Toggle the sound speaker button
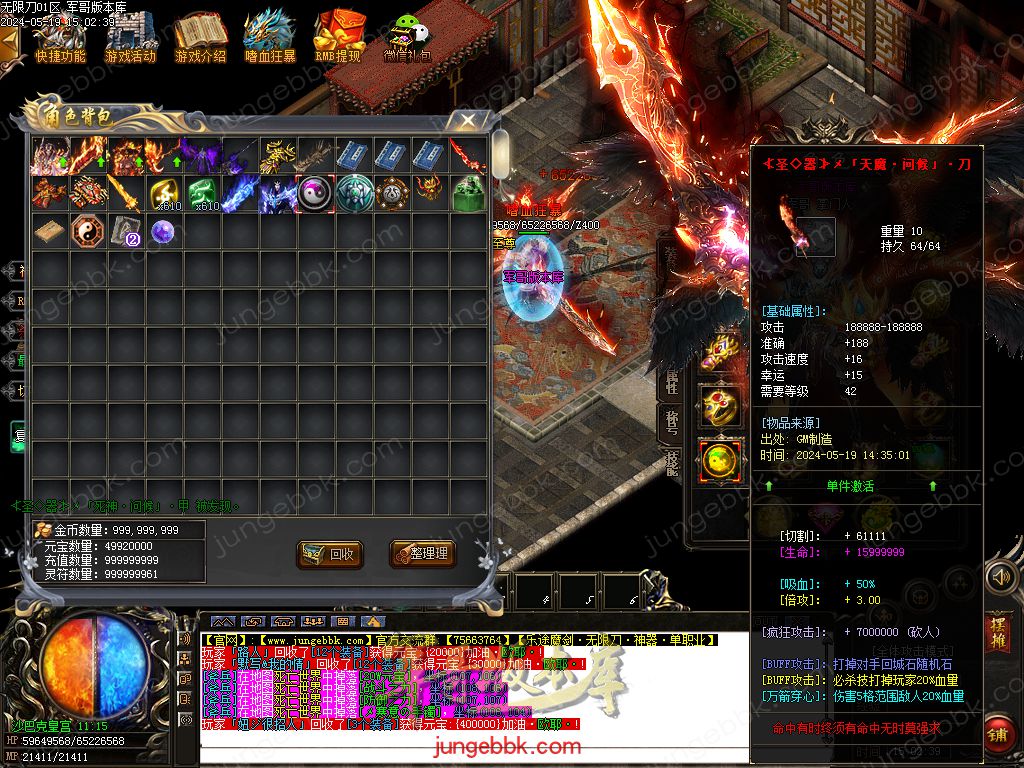1024x768 pixels. click(x=1001, y=577)
